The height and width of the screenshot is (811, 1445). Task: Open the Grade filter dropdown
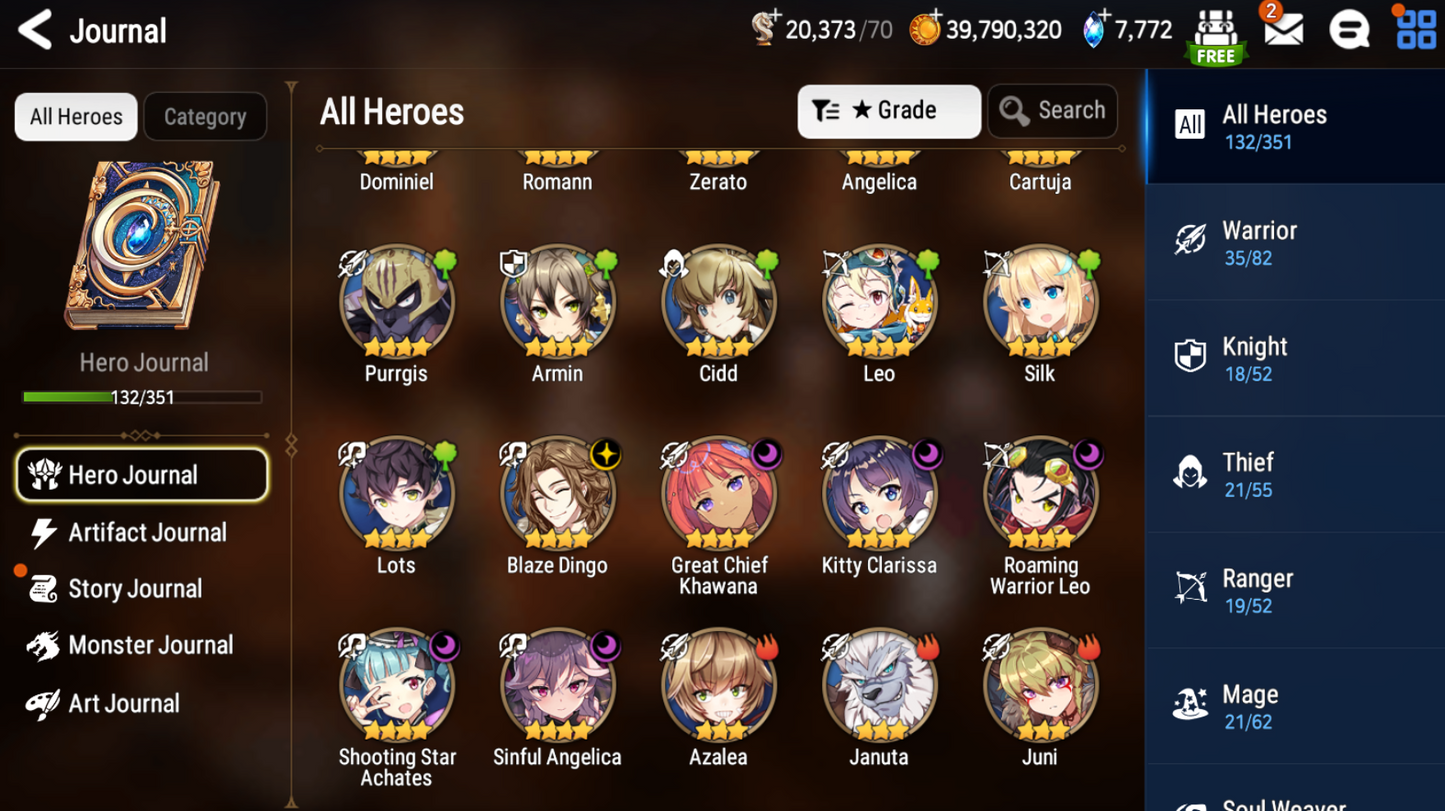(888, 111)
